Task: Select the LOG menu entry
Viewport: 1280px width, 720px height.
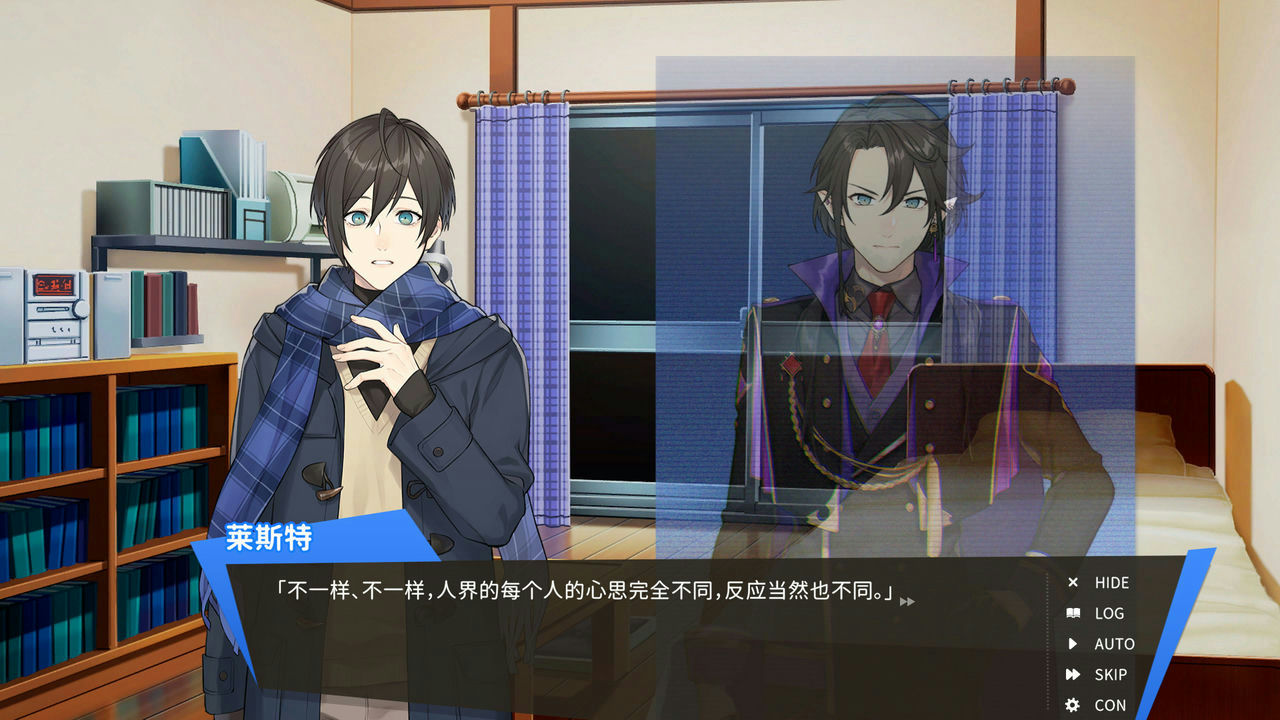Action: pos(1110,614)
